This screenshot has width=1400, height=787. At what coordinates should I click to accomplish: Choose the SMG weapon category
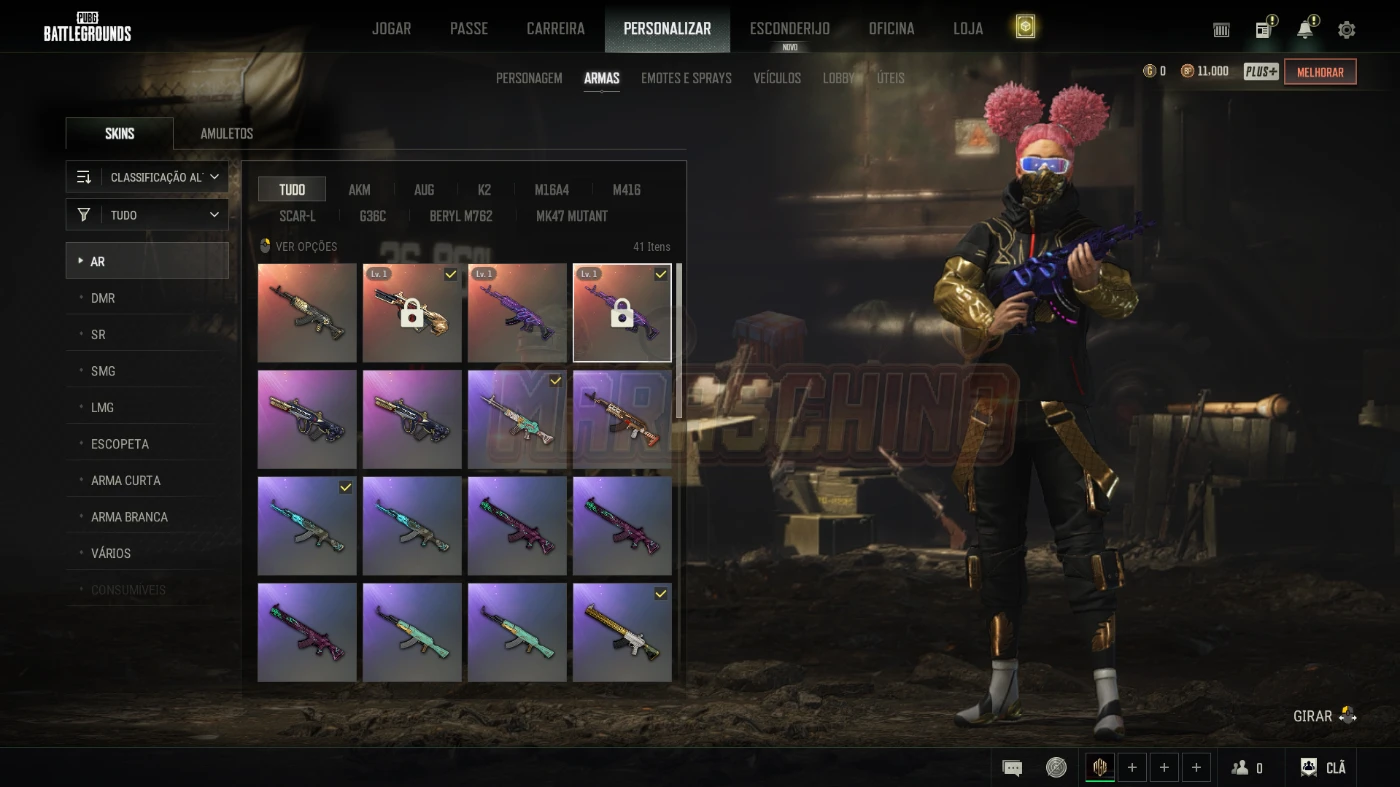[x=103, y=371]
